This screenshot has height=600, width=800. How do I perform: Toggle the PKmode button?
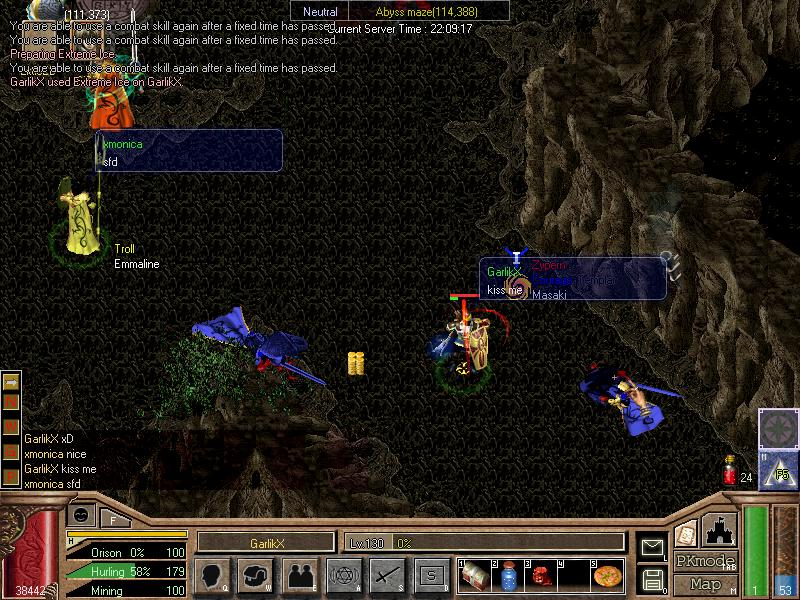coord(705,561)
